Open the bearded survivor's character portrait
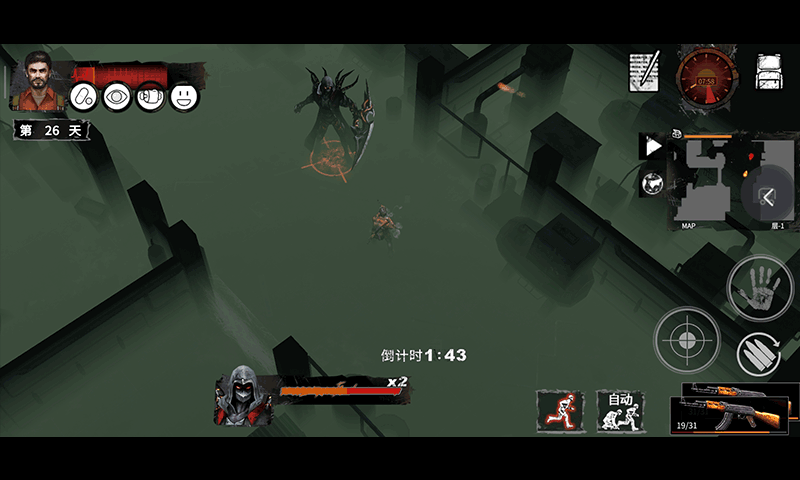 point(40,80)
